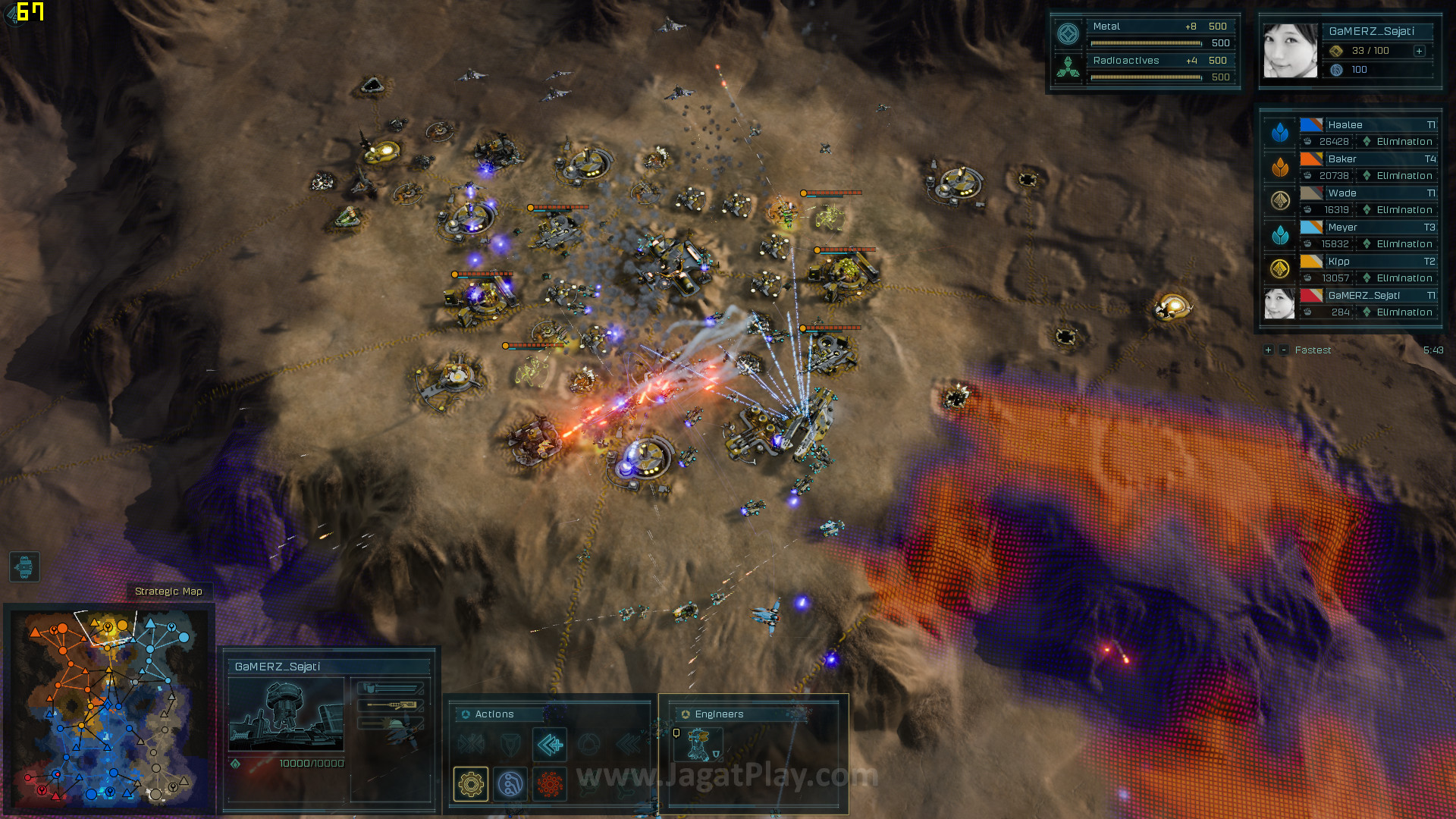Activate the blue circuit action icon
Viewport: 1456px width, 819px height.
510,783
